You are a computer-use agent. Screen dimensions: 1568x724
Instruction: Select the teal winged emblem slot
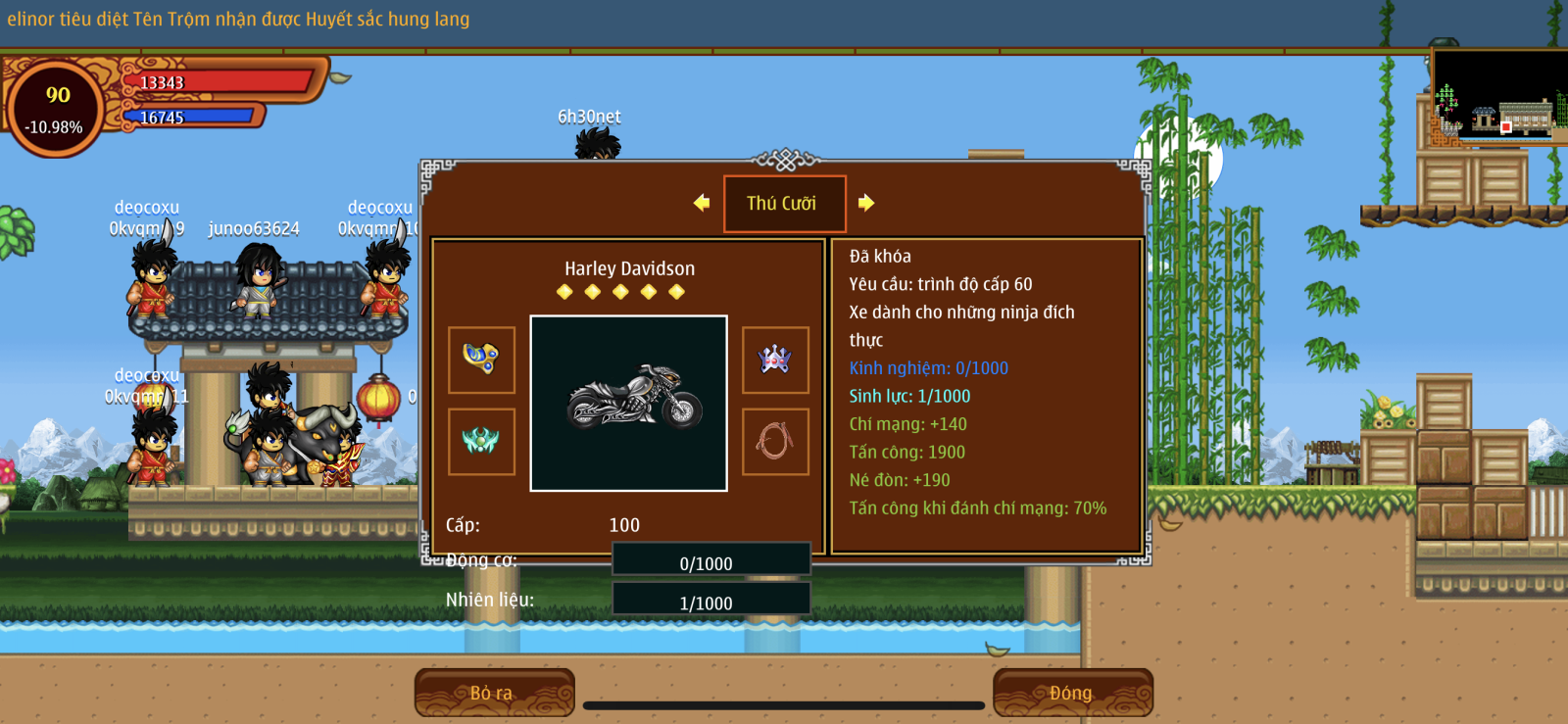481,442
